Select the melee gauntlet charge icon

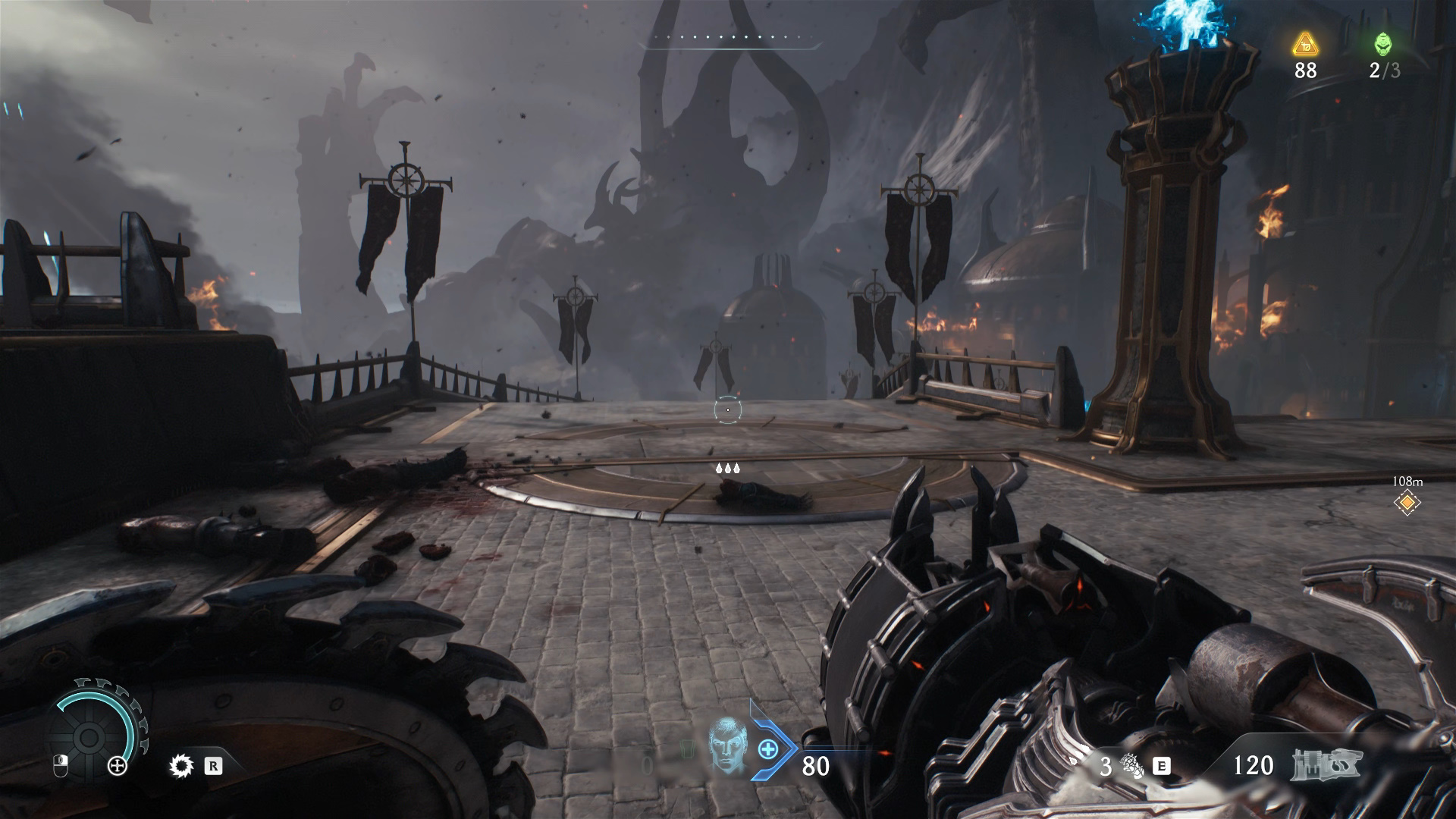coord(1131,766)
